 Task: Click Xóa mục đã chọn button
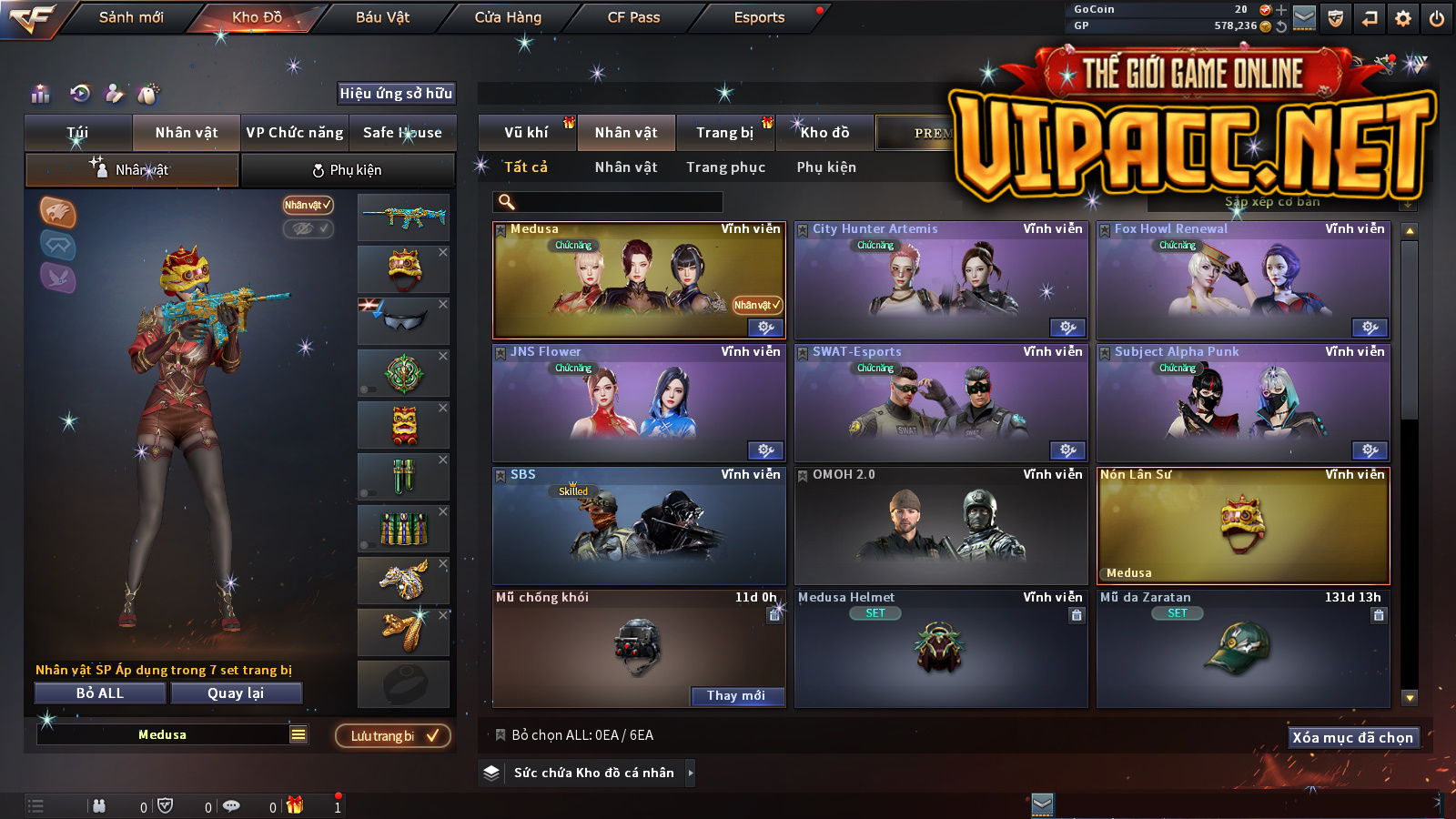point(1352,738)
